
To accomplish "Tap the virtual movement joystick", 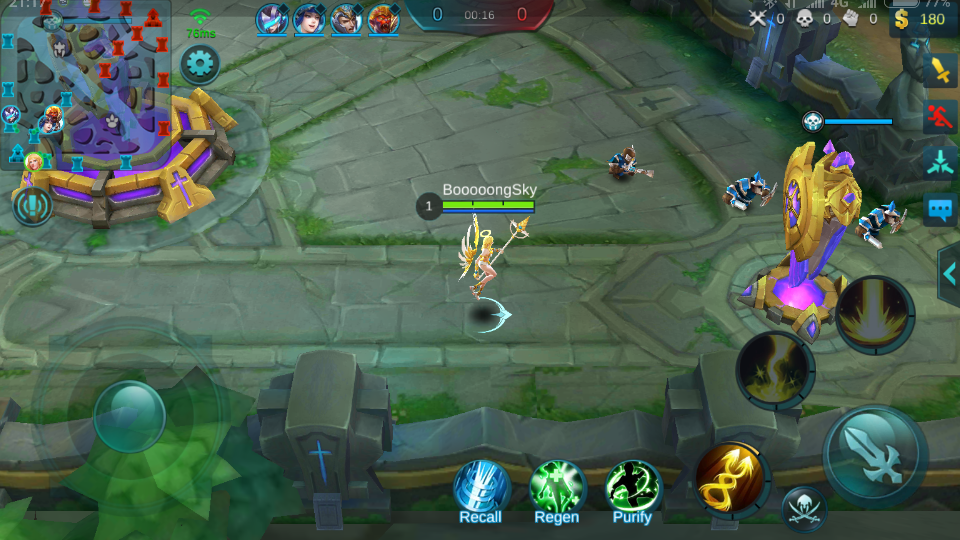I will [x=129, y=416].
